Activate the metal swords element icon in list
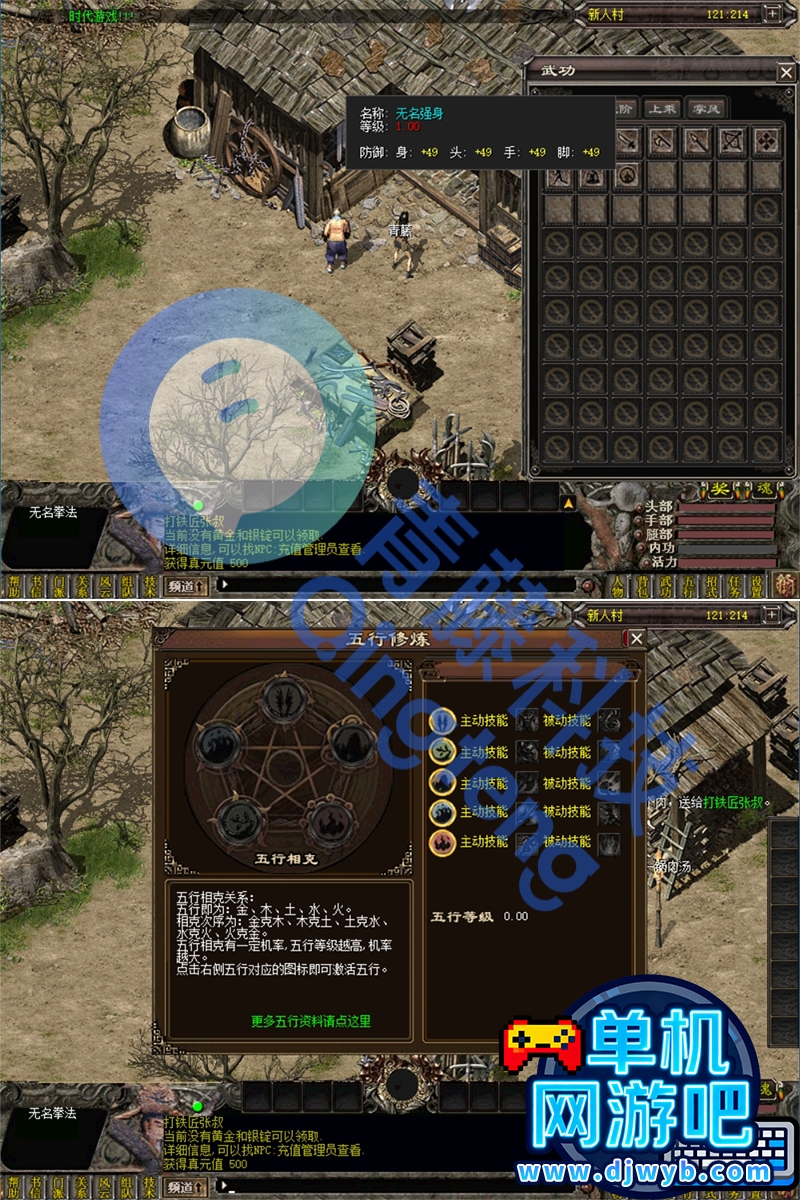 coord(442,720)
